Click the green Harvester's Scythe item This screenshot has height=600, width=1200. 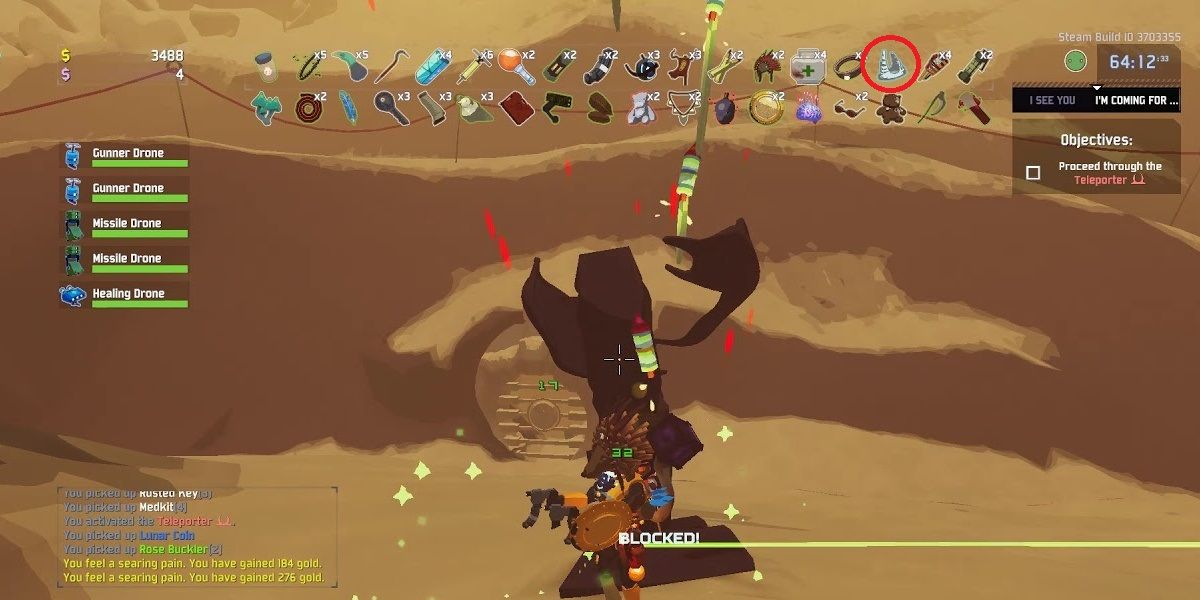[932, 107]
